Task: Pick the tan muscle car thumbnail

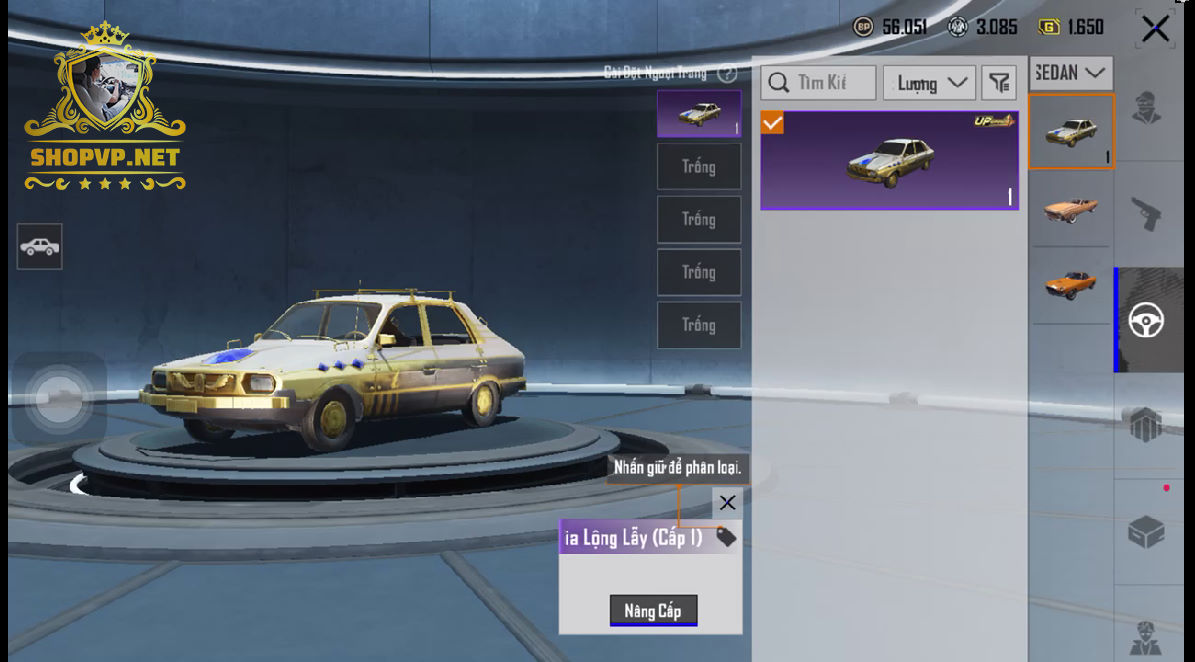Action: [1070, 208]
